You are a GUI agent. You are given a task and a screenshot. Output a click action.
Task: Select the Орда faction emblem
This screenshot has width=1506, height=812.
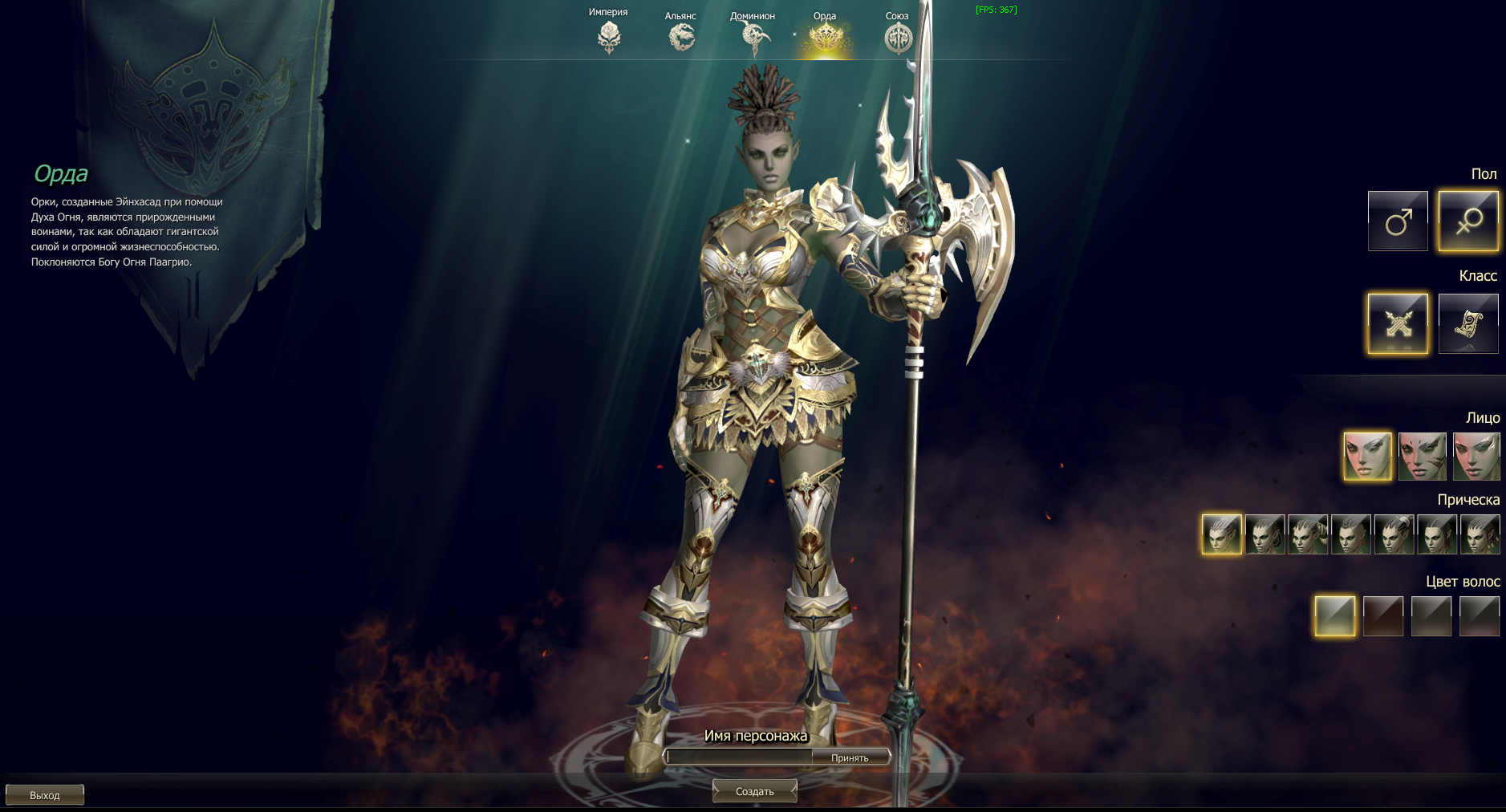tap(825, 36)
